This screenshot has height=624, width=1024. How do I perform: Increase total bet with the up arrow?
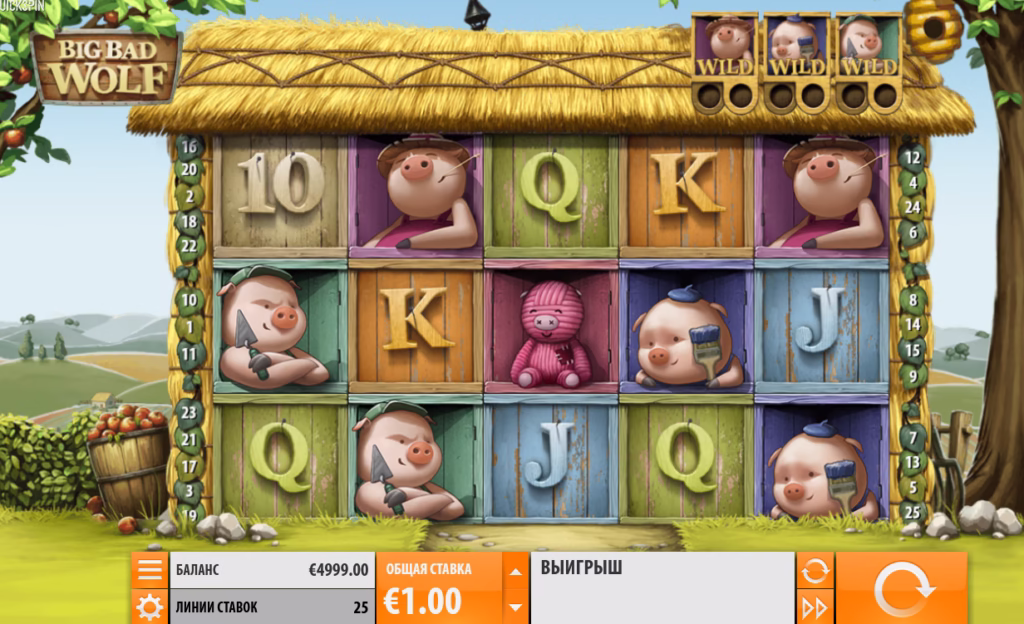(515, 572)
